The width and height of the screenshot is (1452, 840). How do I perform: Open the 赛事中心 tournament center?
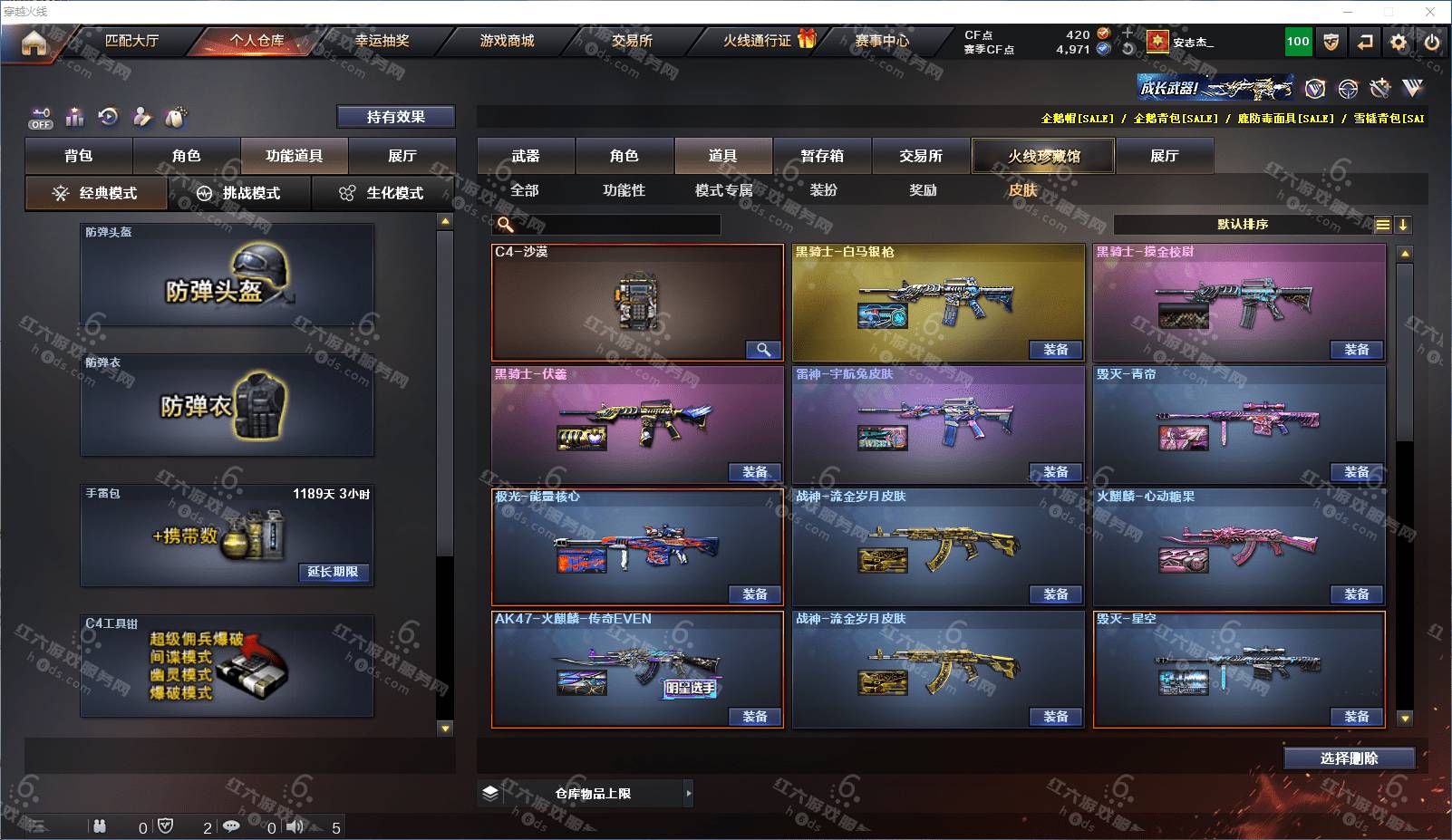pyautogui.click(x=882, y=41)
